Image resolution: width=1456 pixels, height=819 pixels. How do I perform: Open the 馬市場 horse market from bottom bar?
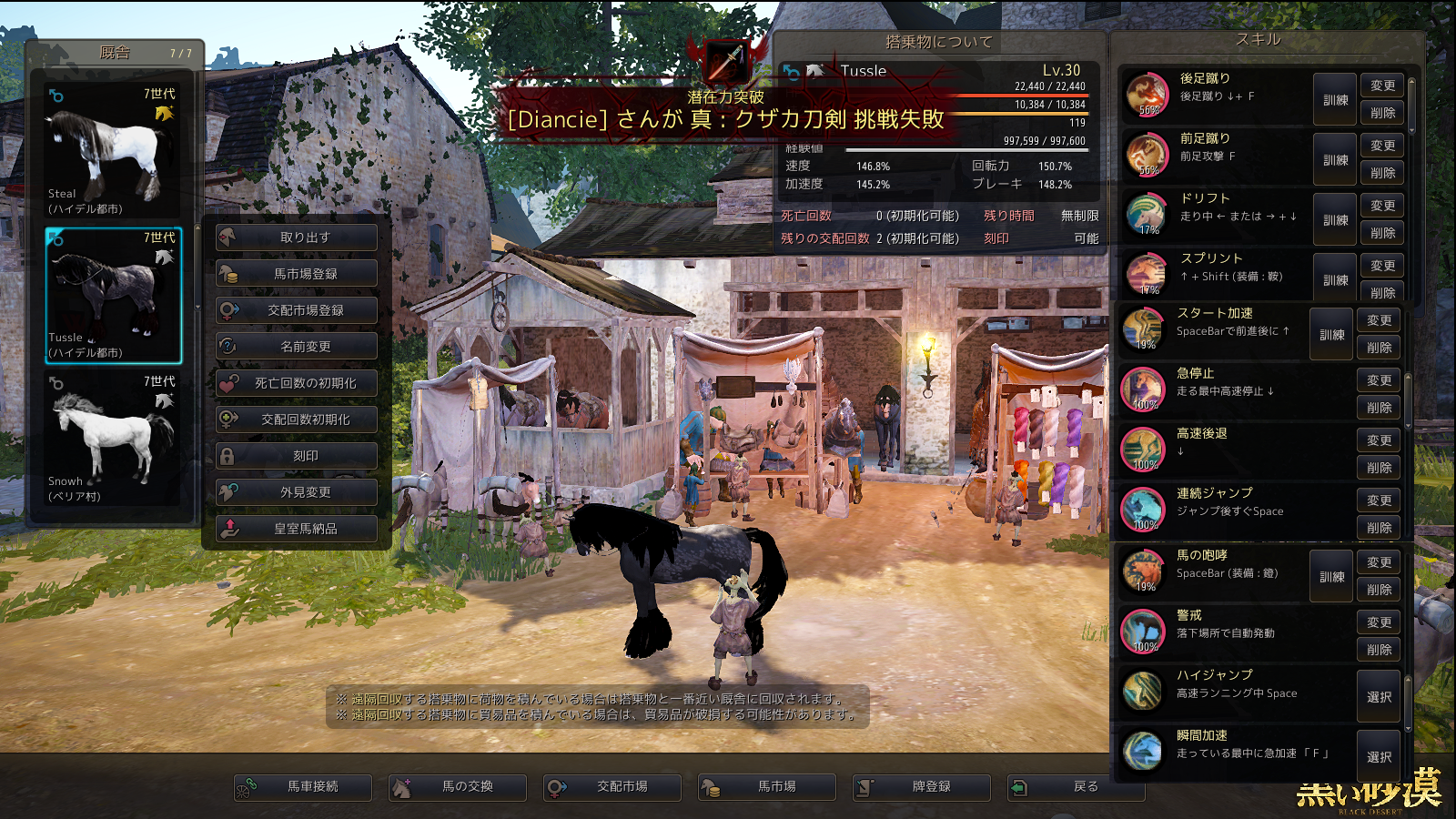pos(767,787)
